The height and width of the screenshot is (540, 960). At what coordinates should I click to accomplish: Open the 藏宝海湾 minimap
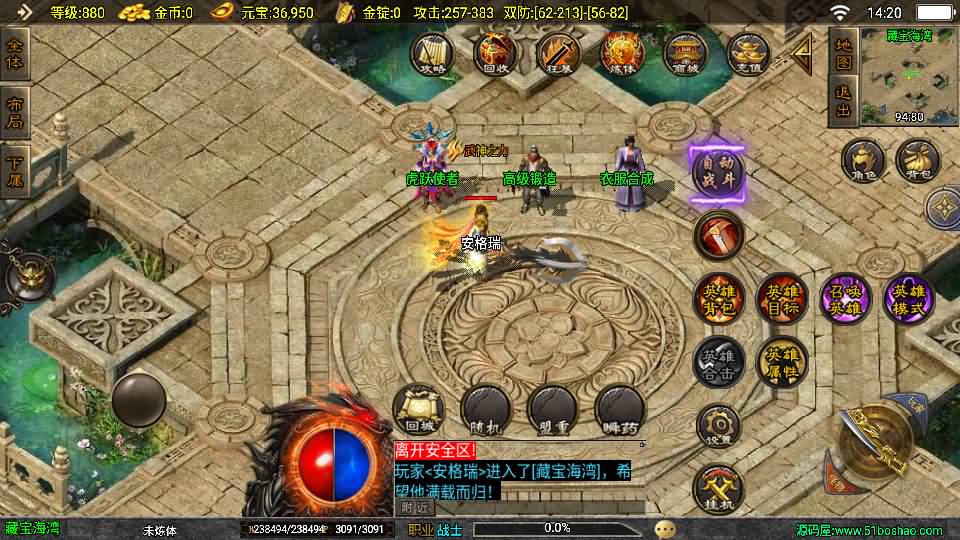coord(909,76)
